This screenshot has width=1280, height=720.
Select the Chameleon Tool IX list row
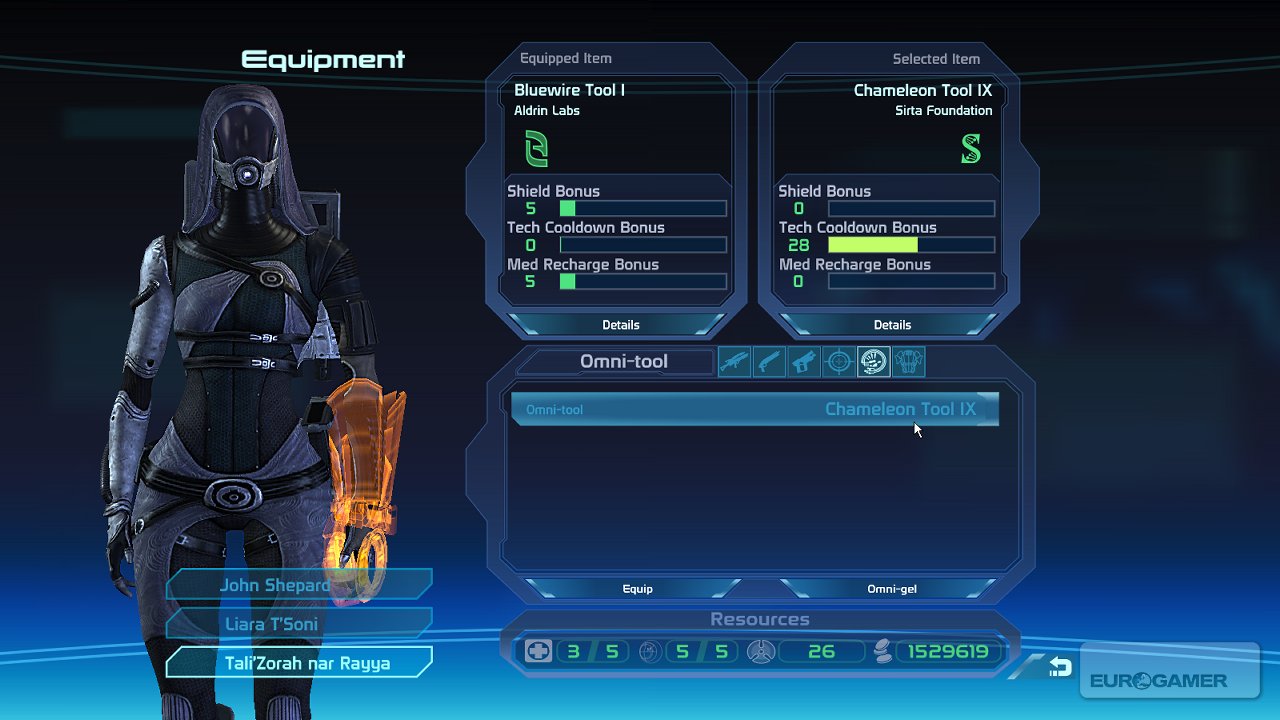pyautogui.click(x=754, y=409)
